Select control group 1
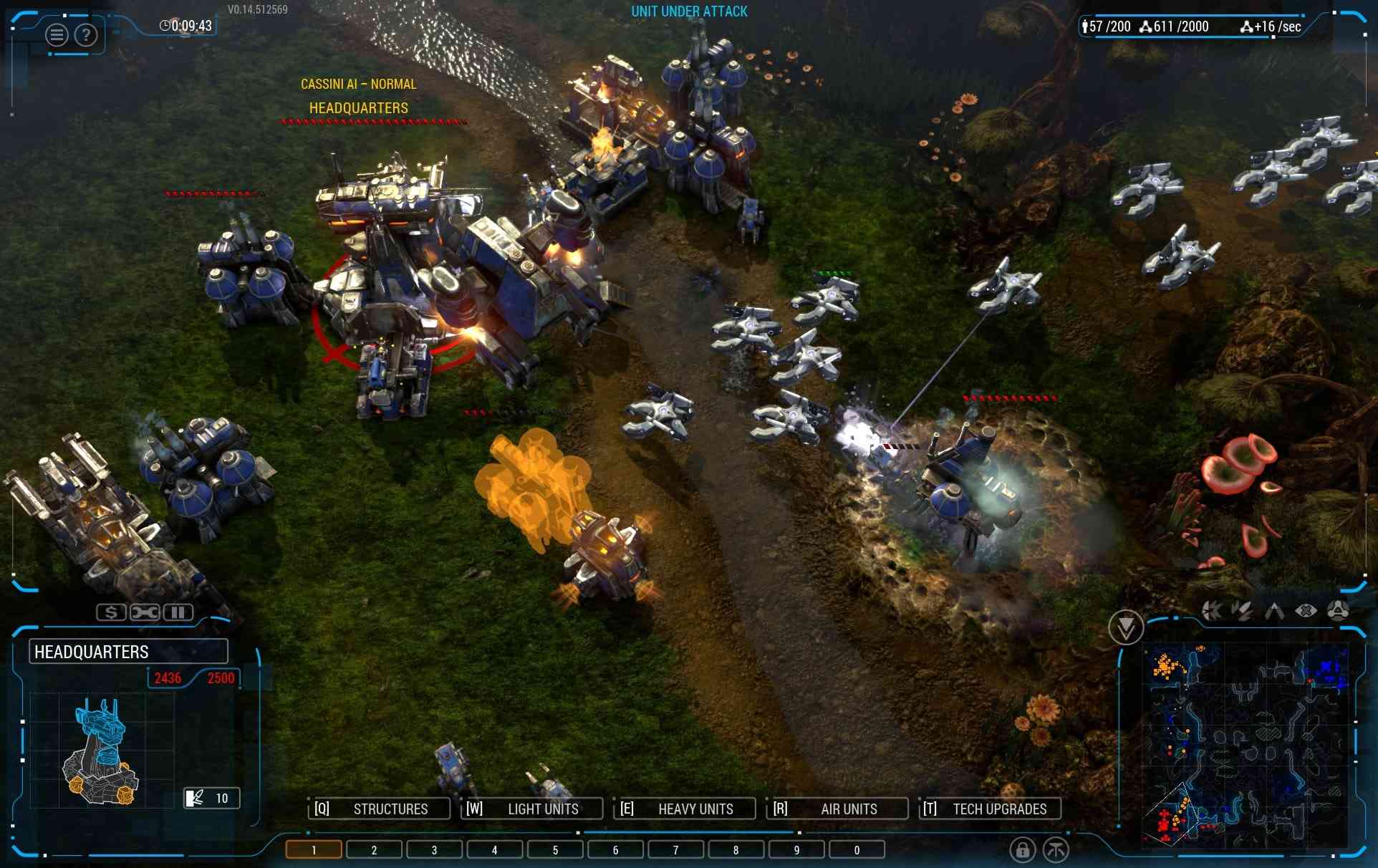Screen dimensions: 1378x868 click(x=314, y=850)
